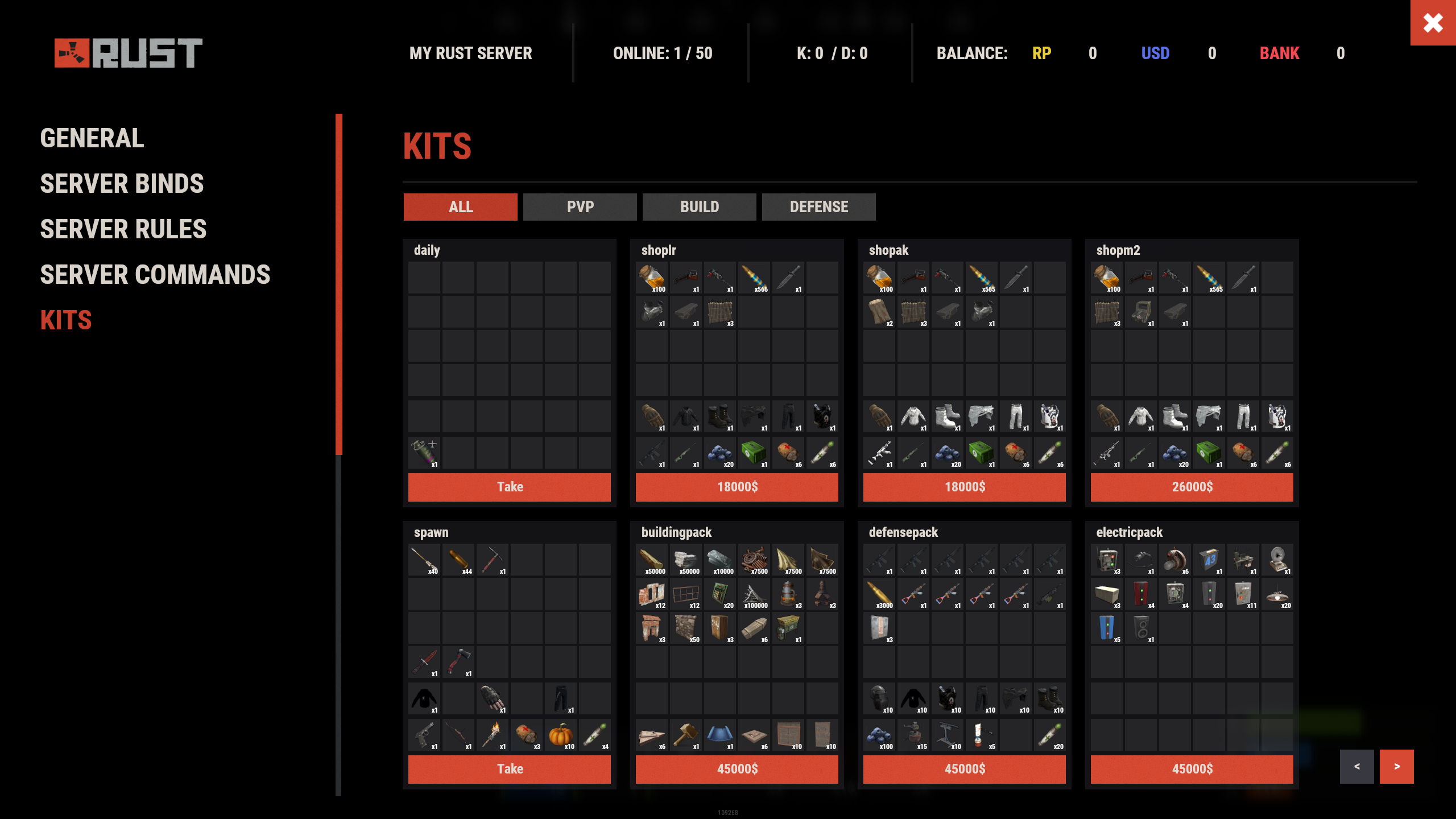
Task: Go to the next kits page
Action: pos(1396,767)
